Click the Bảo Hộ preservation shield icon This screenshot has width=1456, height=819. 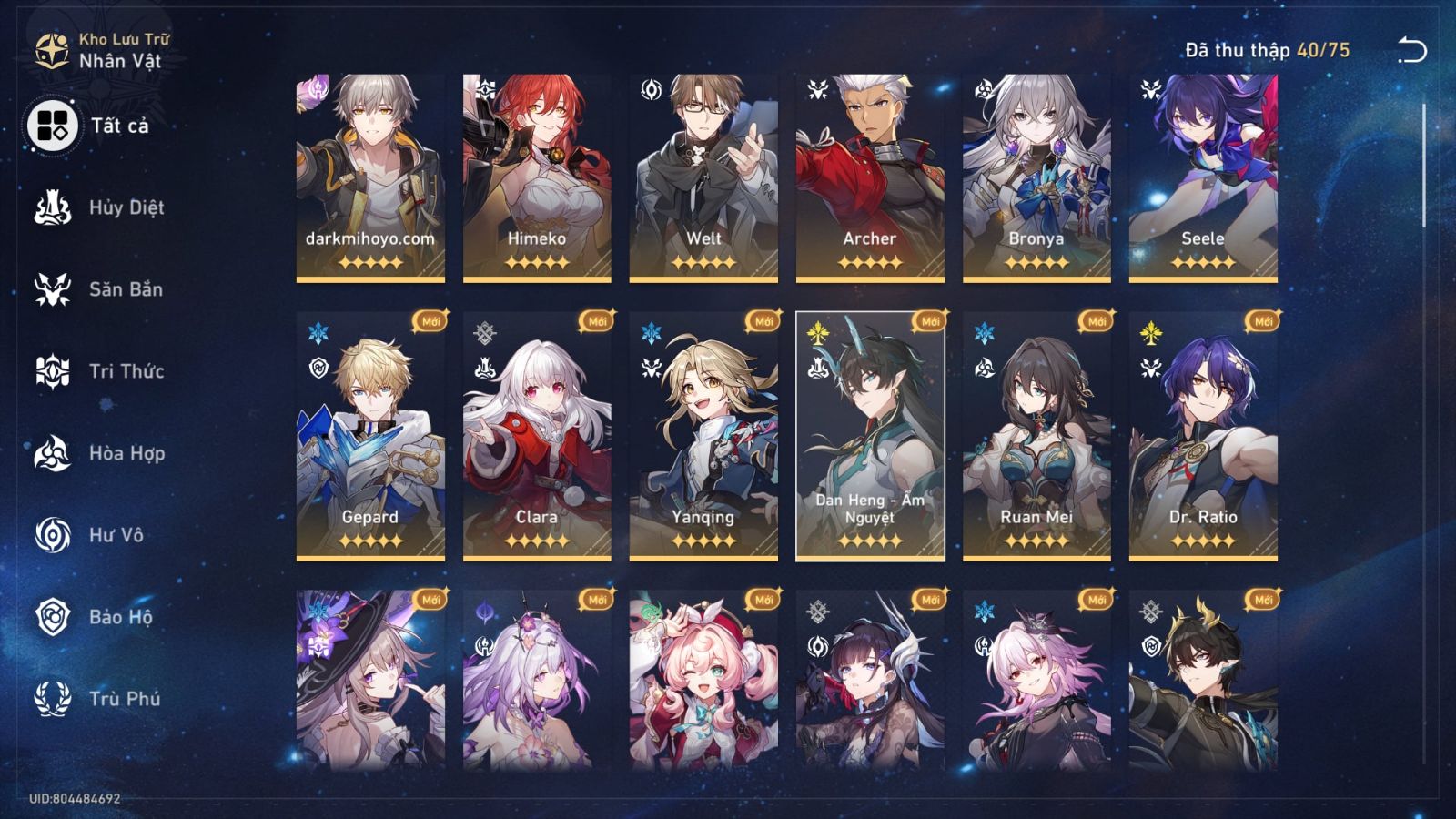coord(55,617)
